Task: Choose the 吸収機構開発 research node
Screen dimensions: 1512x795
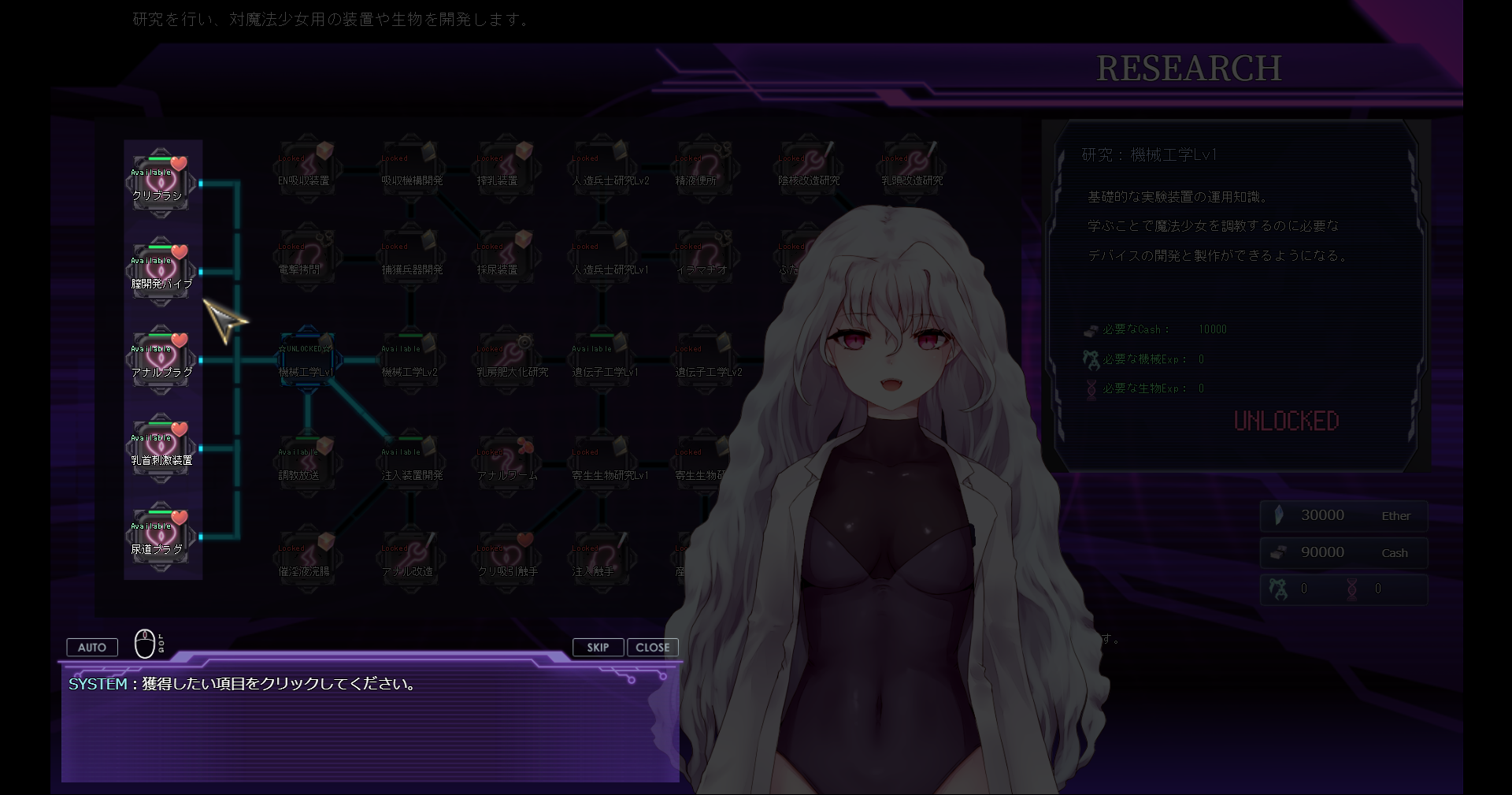Action: 410,169
